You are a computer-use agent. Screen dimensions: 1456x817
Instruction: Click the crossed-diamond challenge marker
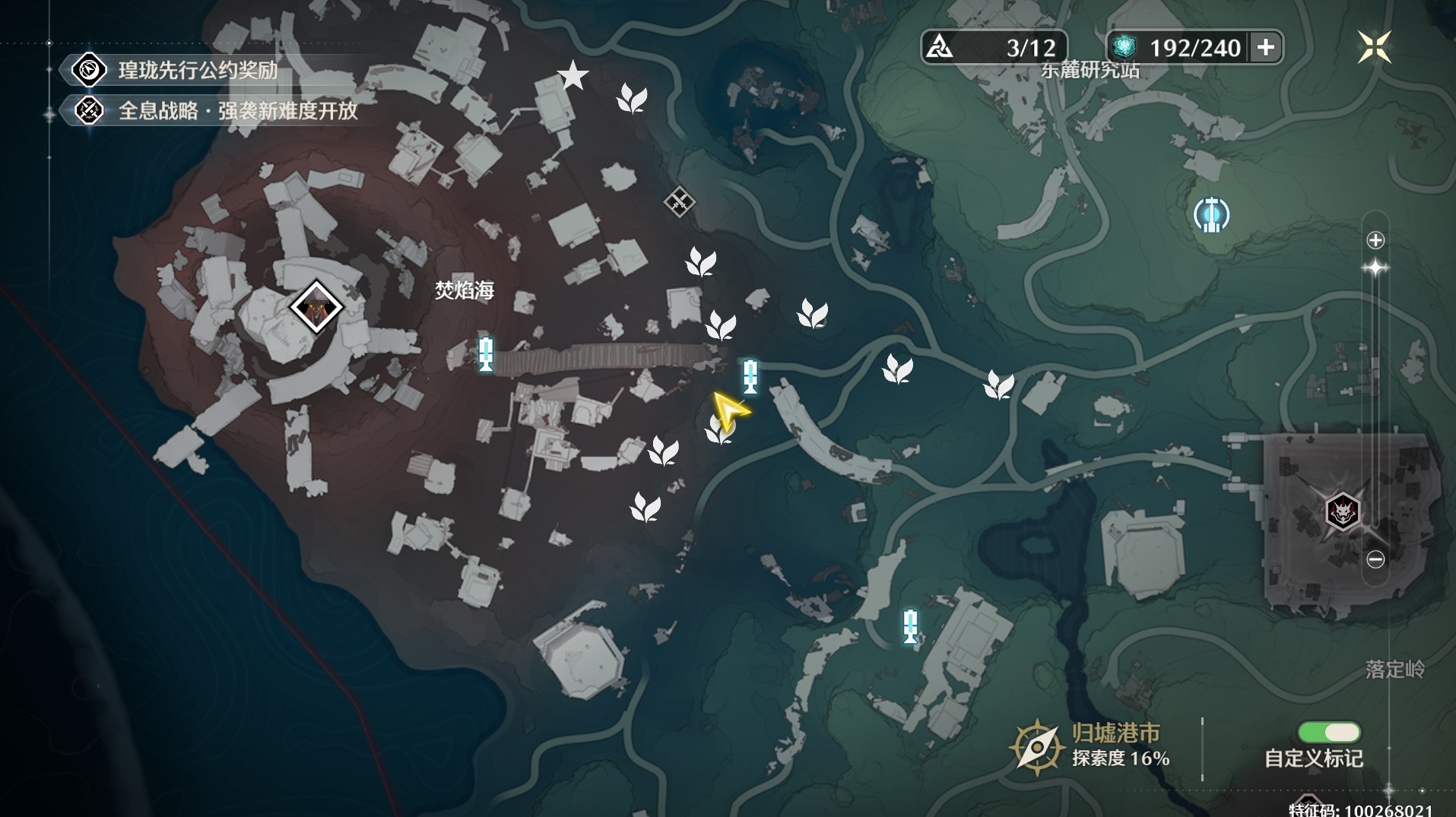point(679,202)
